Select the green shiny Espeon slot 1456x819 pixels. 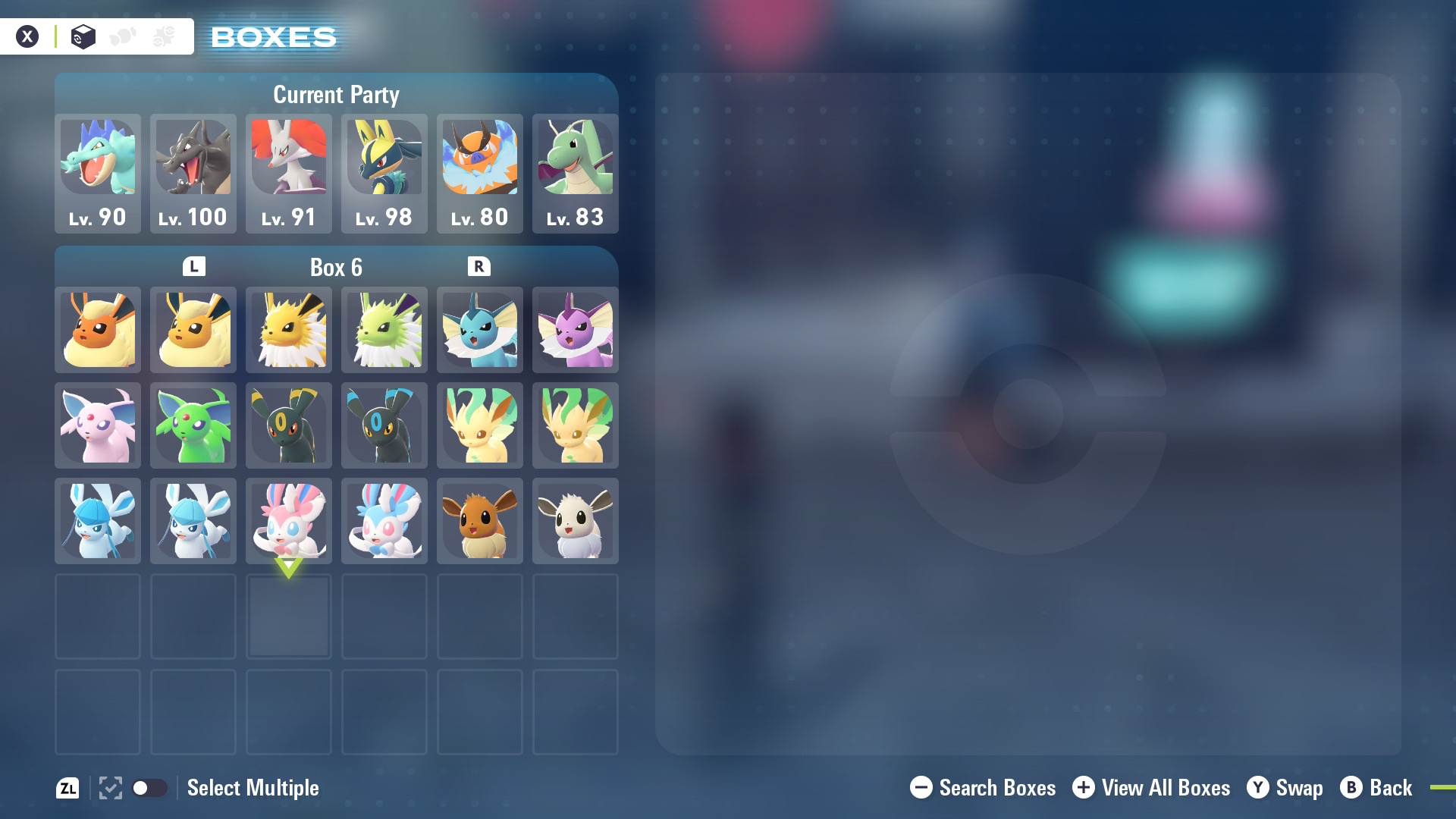tap(193, 425)
